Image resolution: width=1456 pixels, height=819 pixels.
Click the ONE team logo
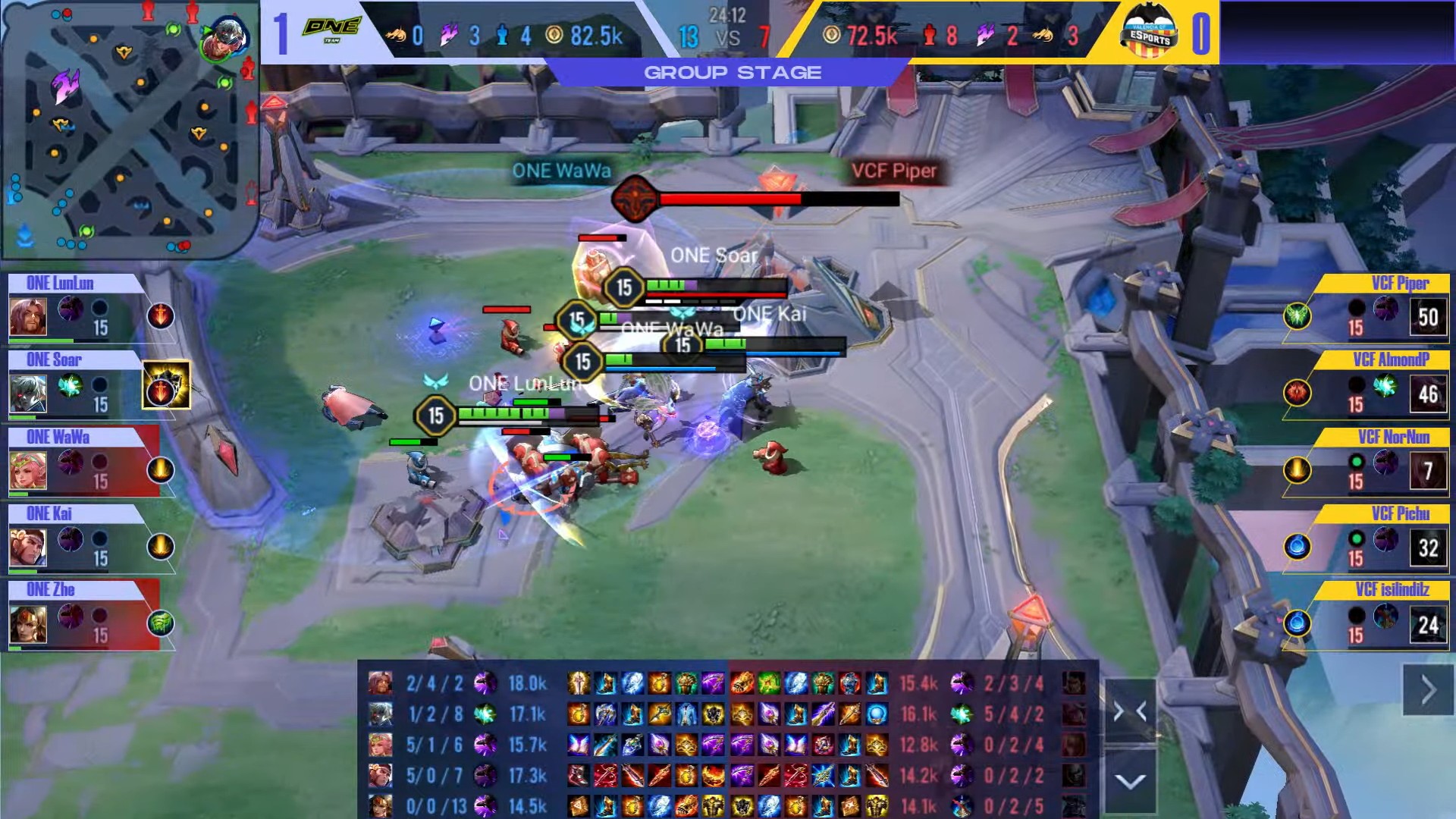pyautogui.click(x=331, y=30)
